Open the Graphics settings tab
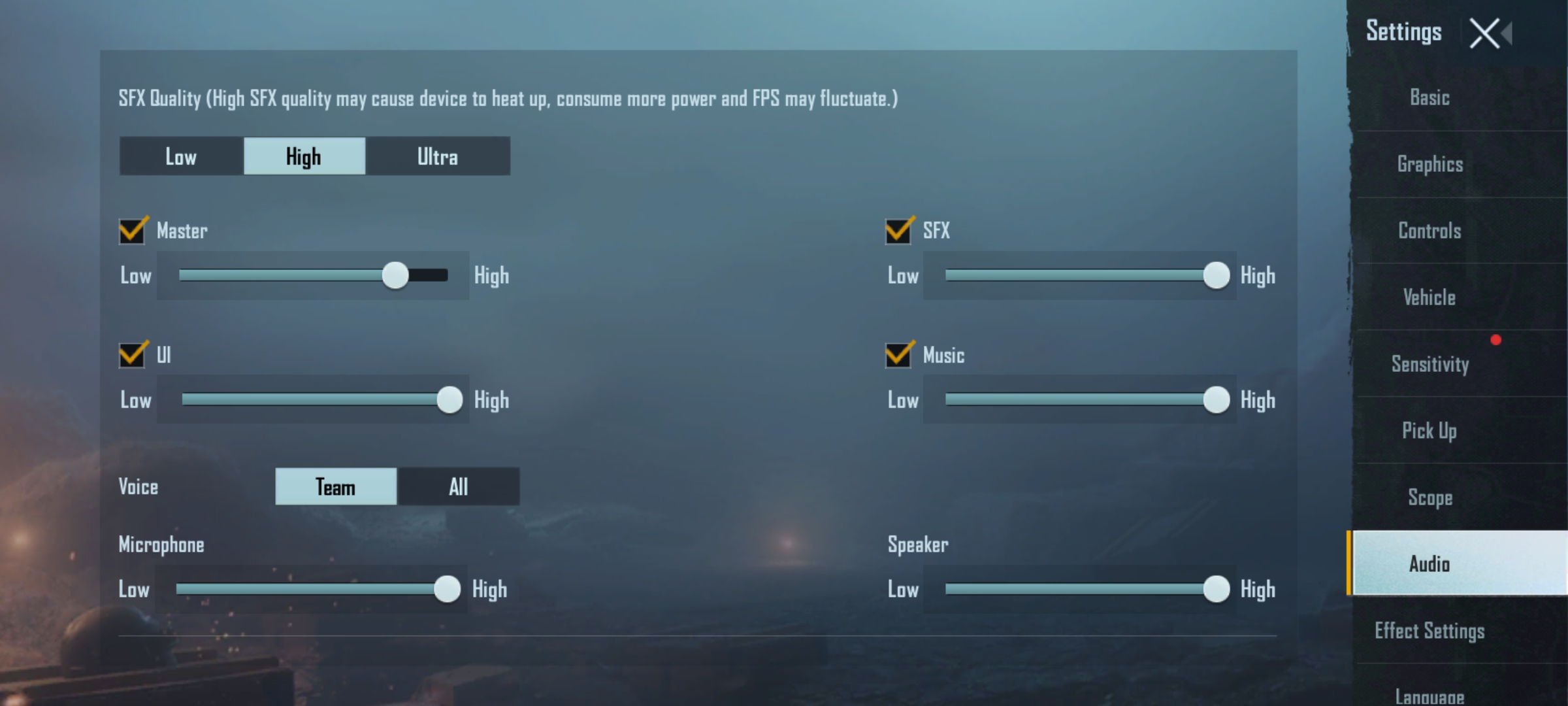Image resolution: width=1568 pixels, height=706 pixels. click(1429, 164)
